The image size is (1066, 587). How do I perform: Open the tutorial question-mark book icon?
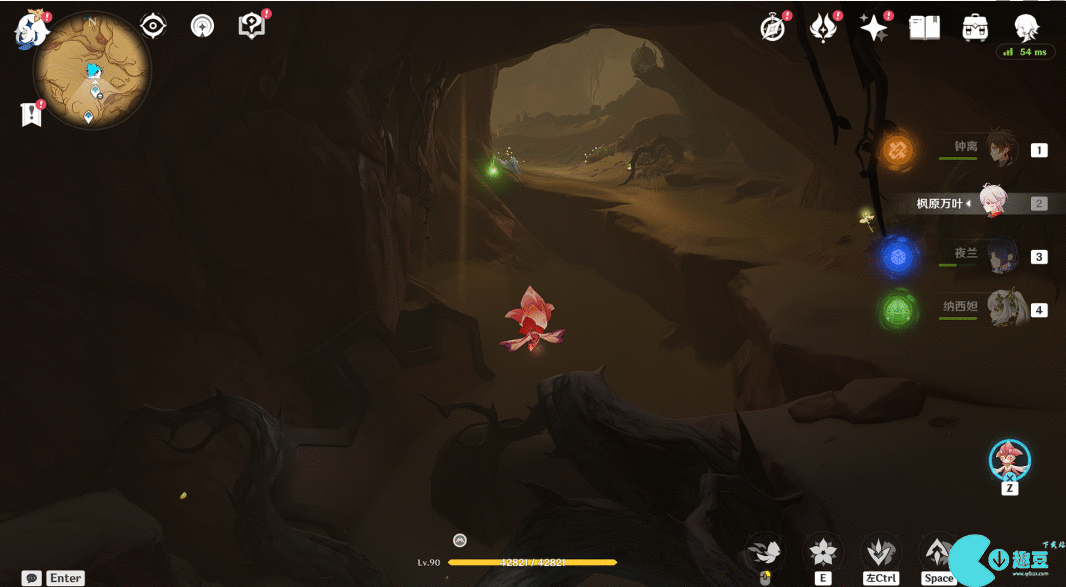252,26
